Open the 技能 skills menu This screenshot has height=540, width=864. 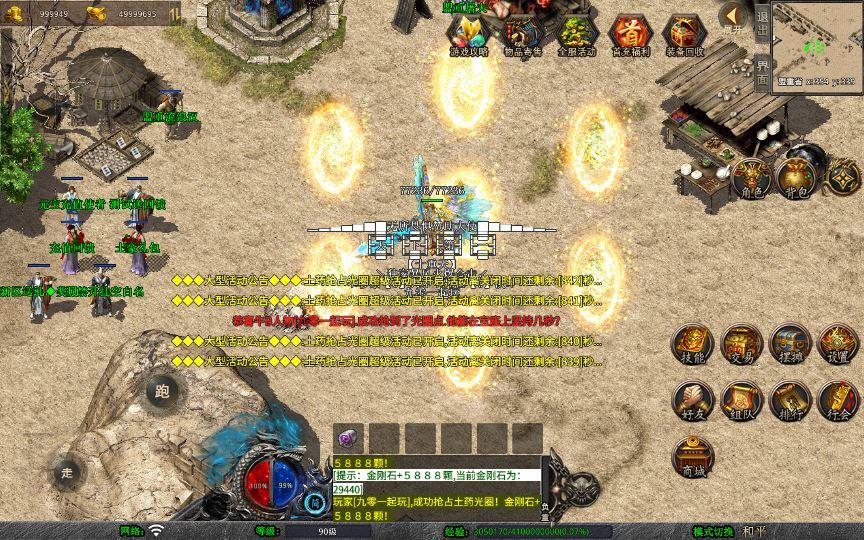click(x=692, y=345)
